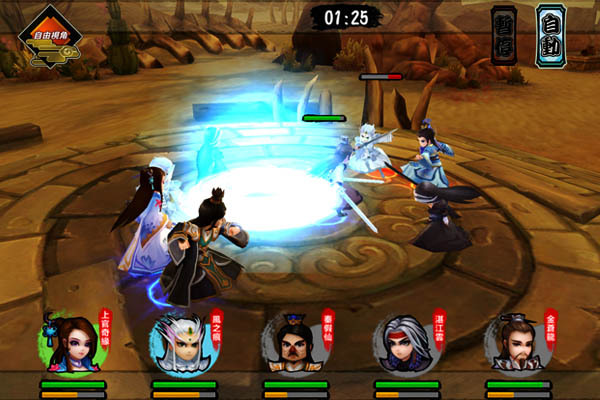Trigger the 金聲龍 hero portrait skill
Image resolution: width=600 pixels, height=400 pixels.
click(516, 345)
